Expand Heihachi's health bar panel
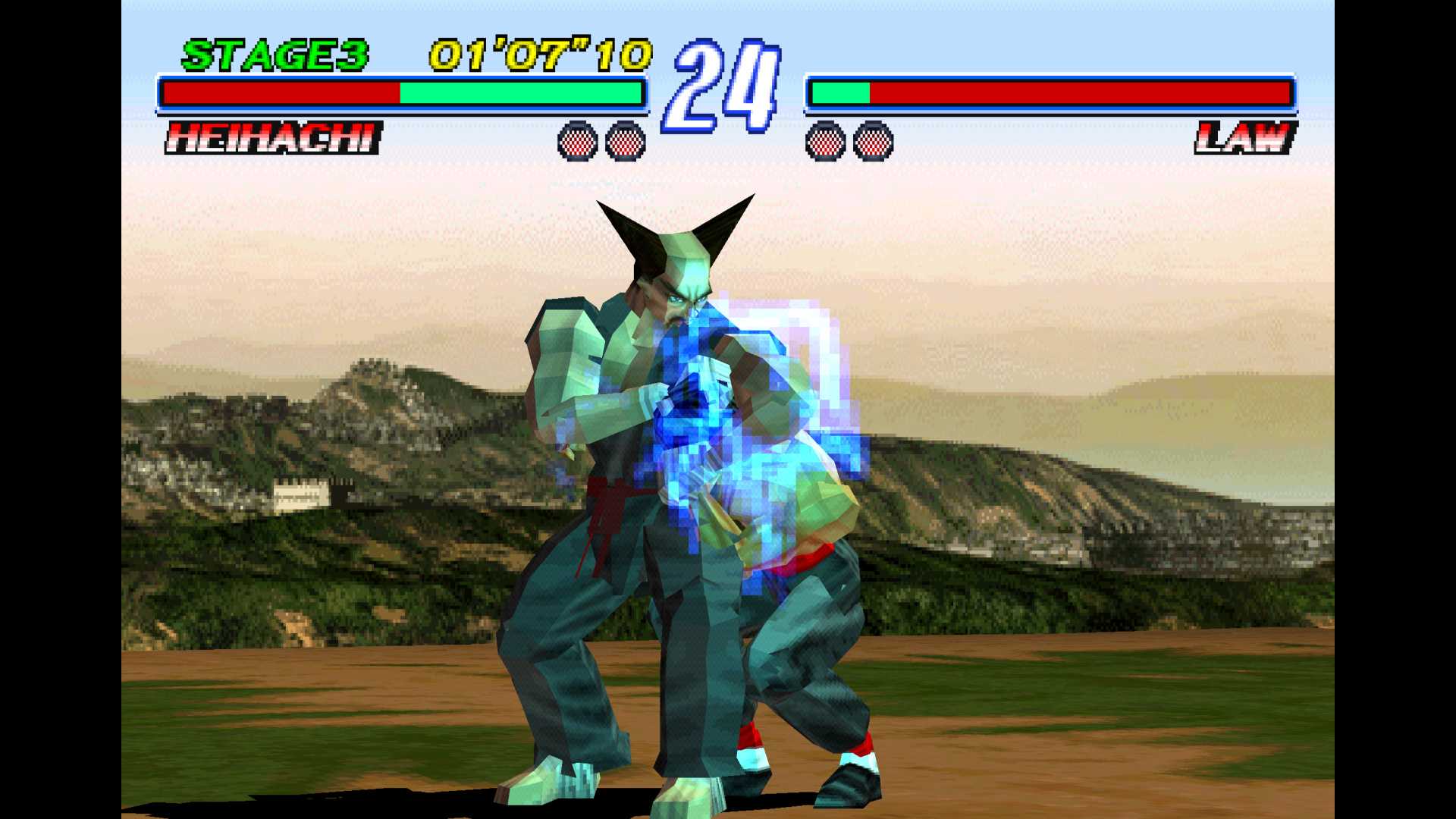This screenshot has height=819, width=1456. [x=402, y=93]
